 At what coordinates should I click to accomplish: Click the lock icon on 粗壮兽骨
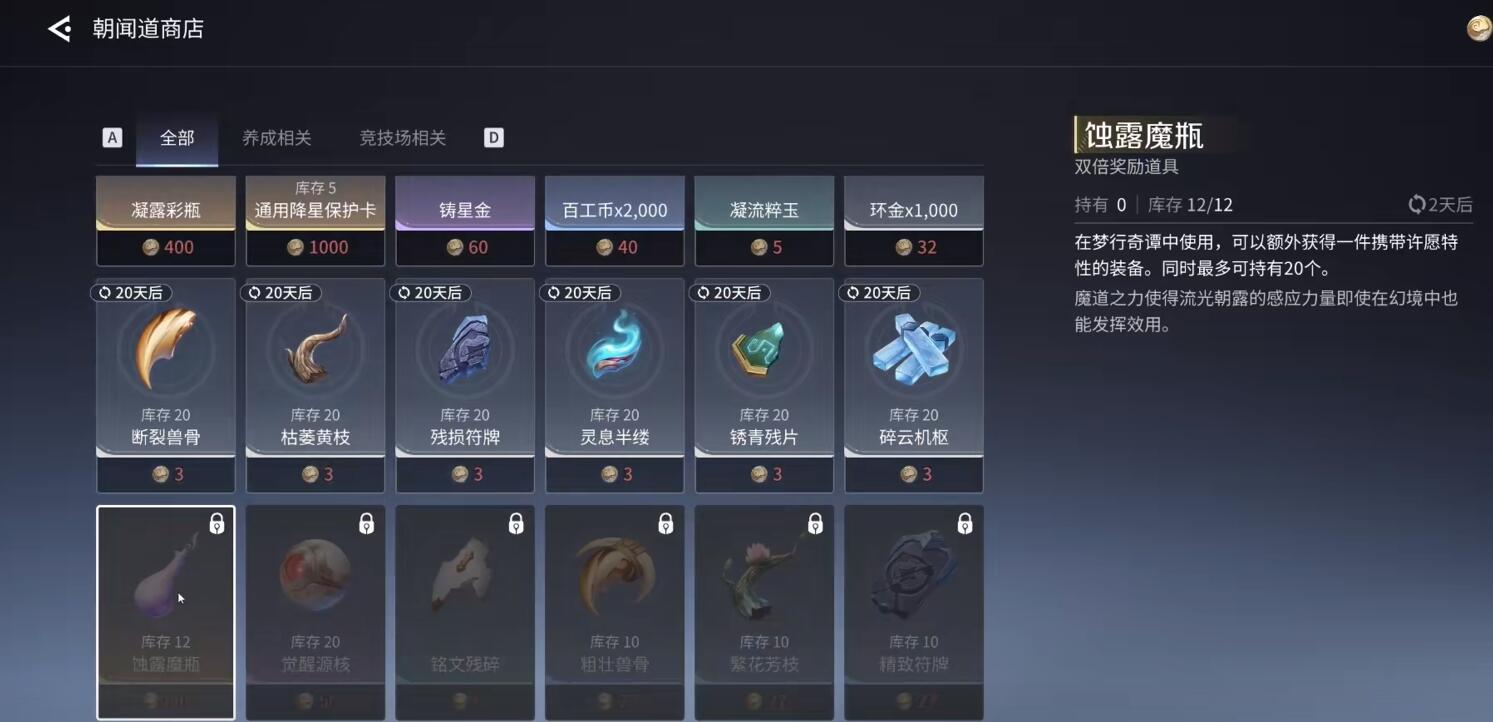666,523
